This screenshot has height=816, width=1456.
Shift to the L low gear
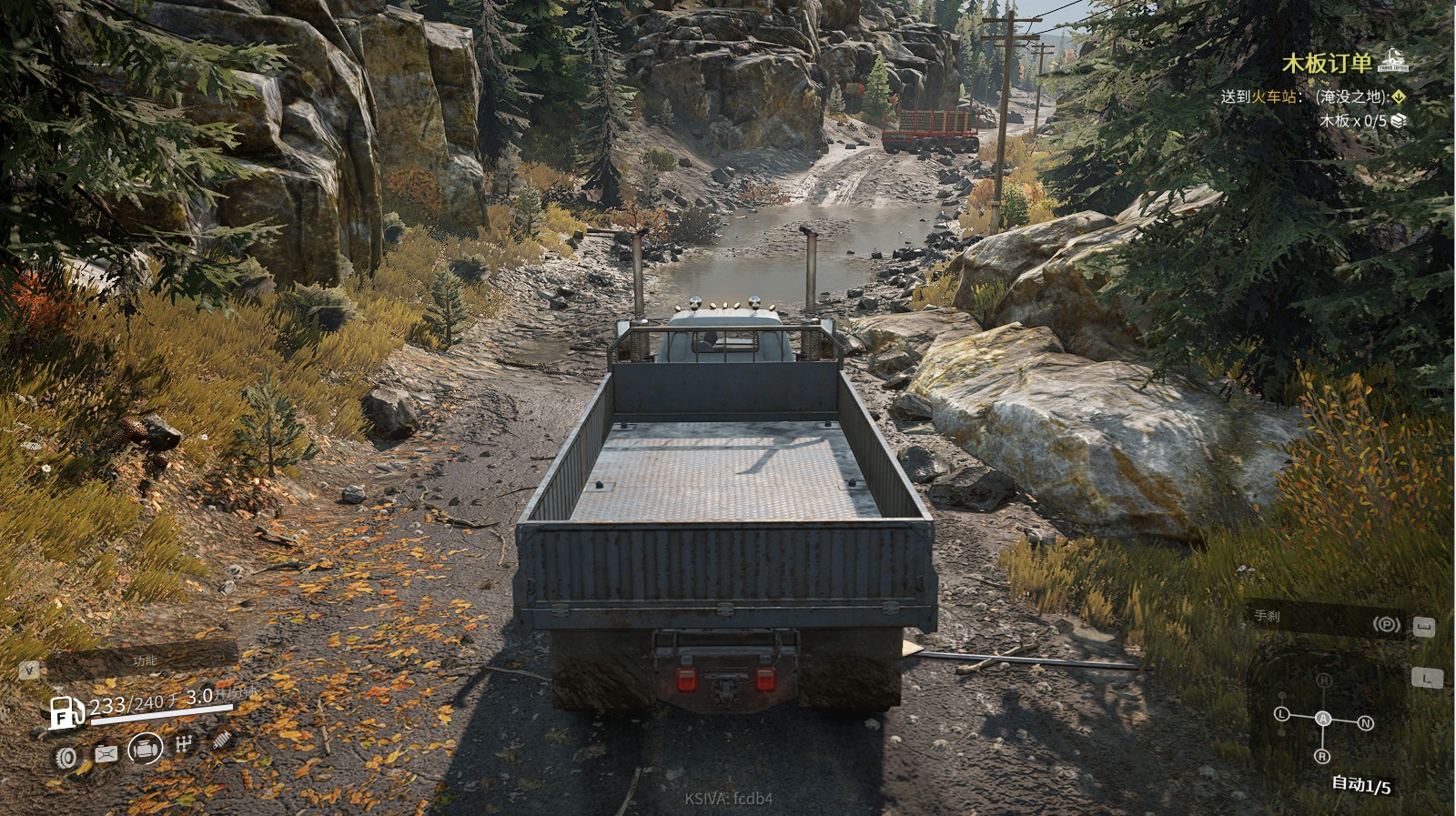coord(1282,714)
